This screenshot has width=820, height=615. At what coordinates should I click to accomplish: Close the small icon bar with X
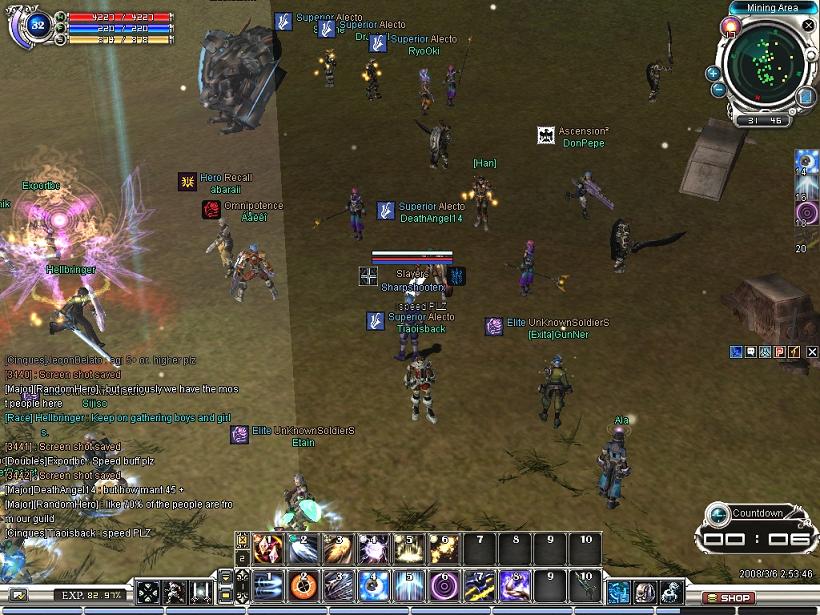tap(812, 352)
